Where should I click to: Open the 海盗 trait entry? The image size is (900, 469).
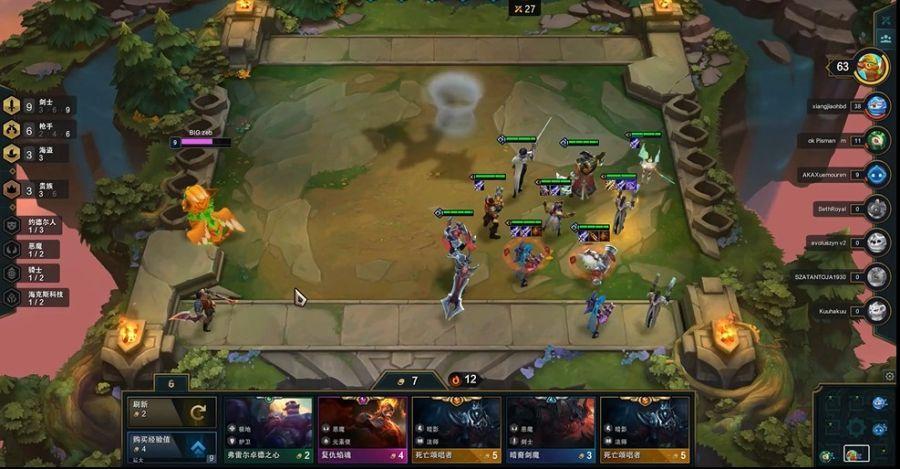[x=40, y=153]
